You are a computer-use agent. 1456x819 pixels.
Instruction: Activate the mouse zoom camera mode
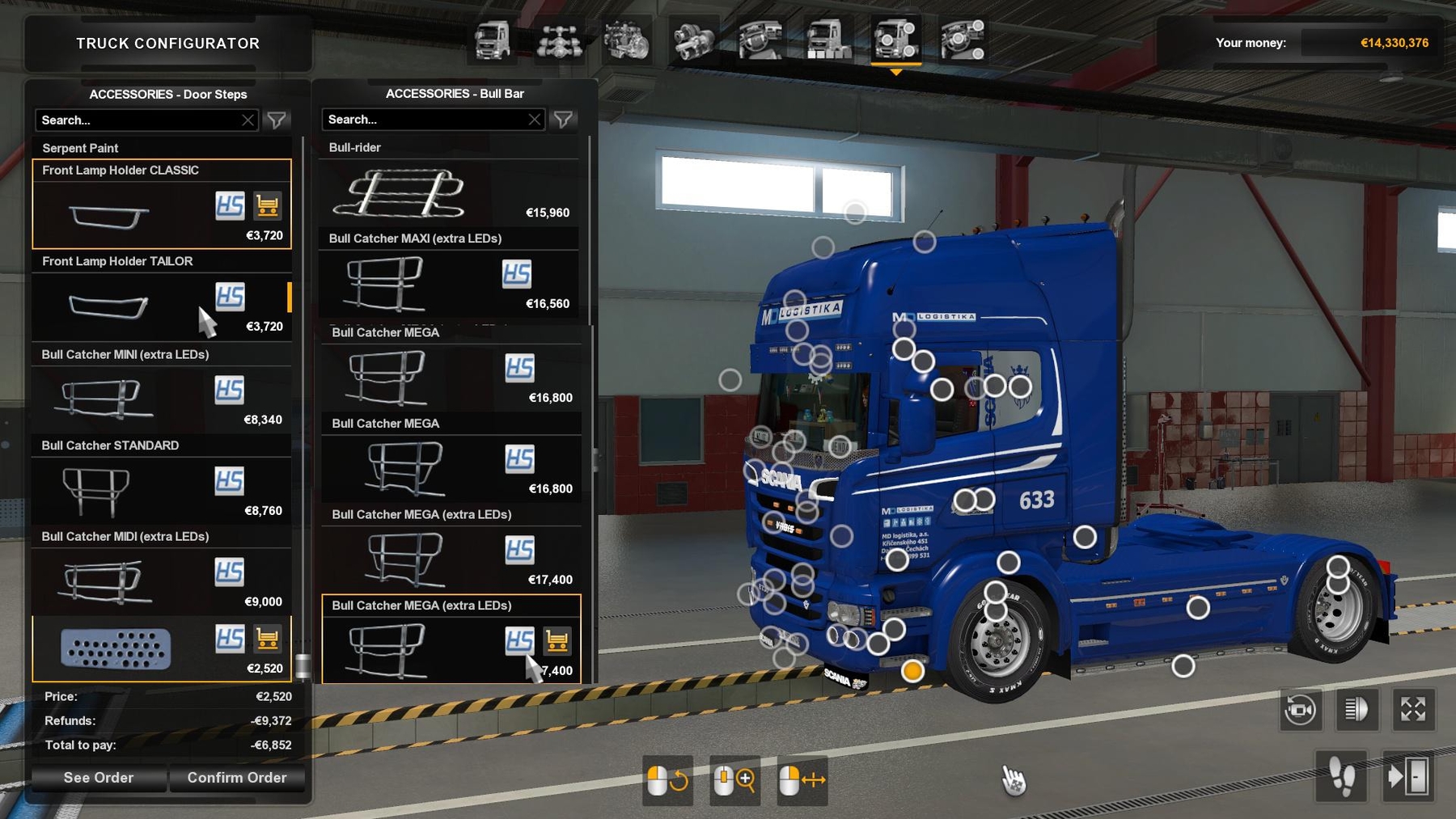(x=734, y=780)
